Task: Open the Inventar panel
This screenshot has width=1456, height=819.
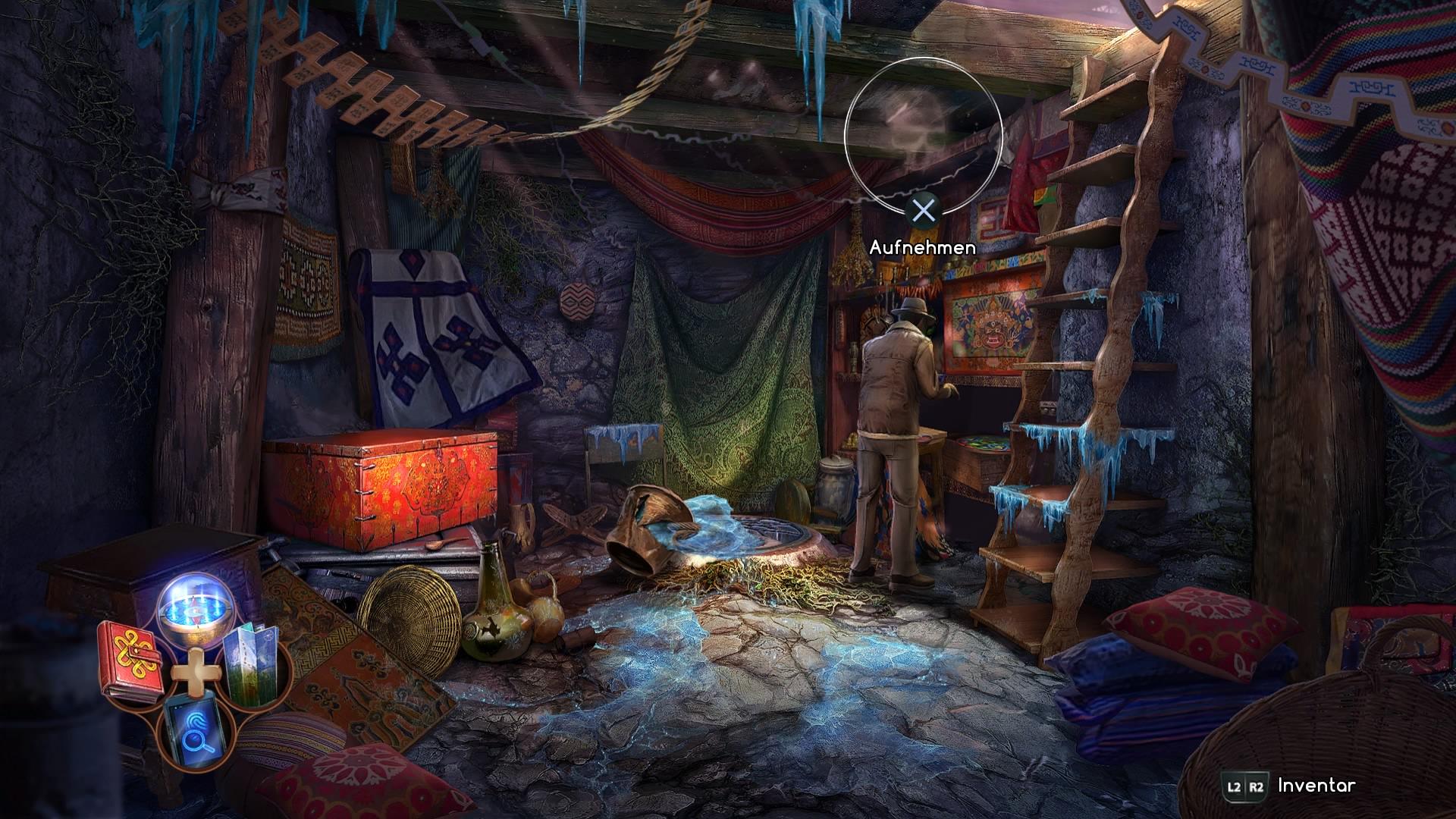Action: coord(1316,786)
